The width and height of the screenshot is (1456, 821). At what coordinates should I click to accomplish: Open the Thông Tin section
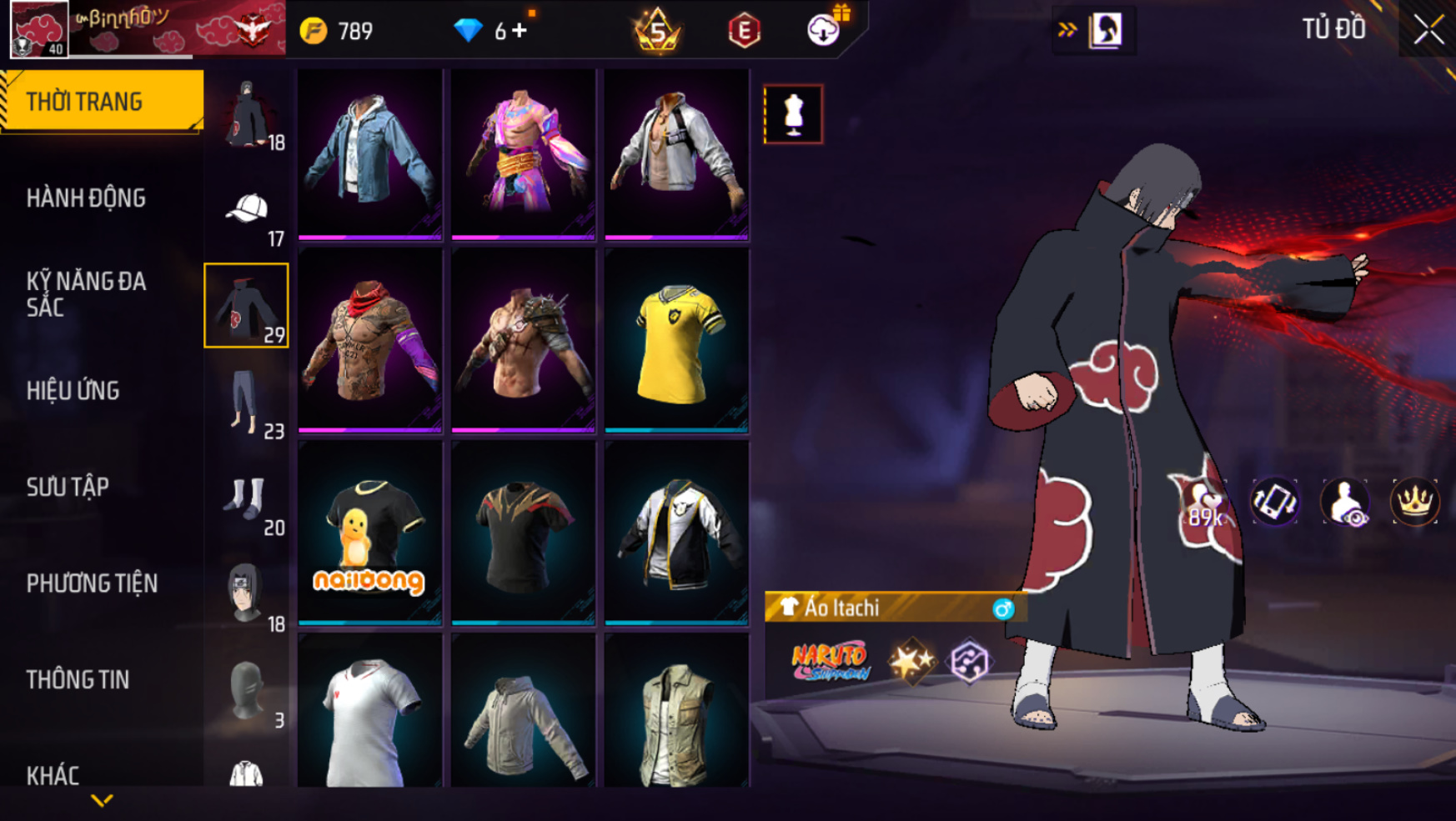point(78,680)
